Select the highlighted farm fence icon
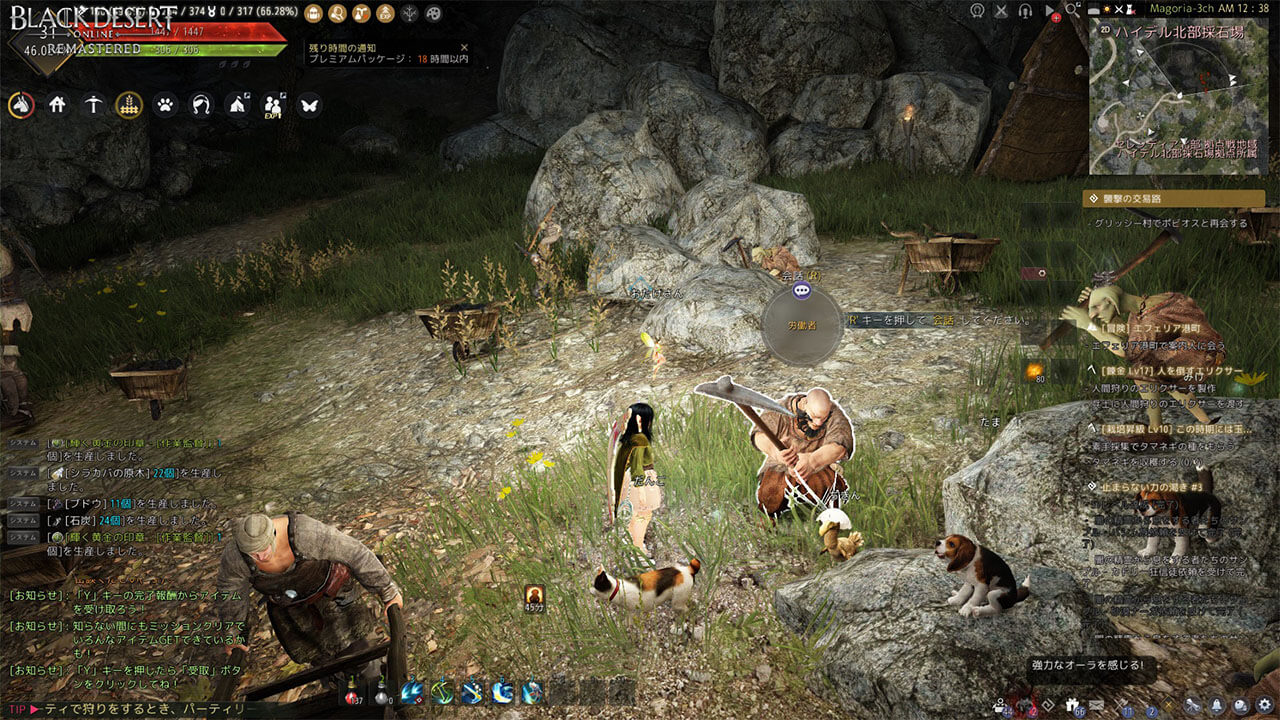The height and width of the screenshot is (720, 1280). coord(129,104)
